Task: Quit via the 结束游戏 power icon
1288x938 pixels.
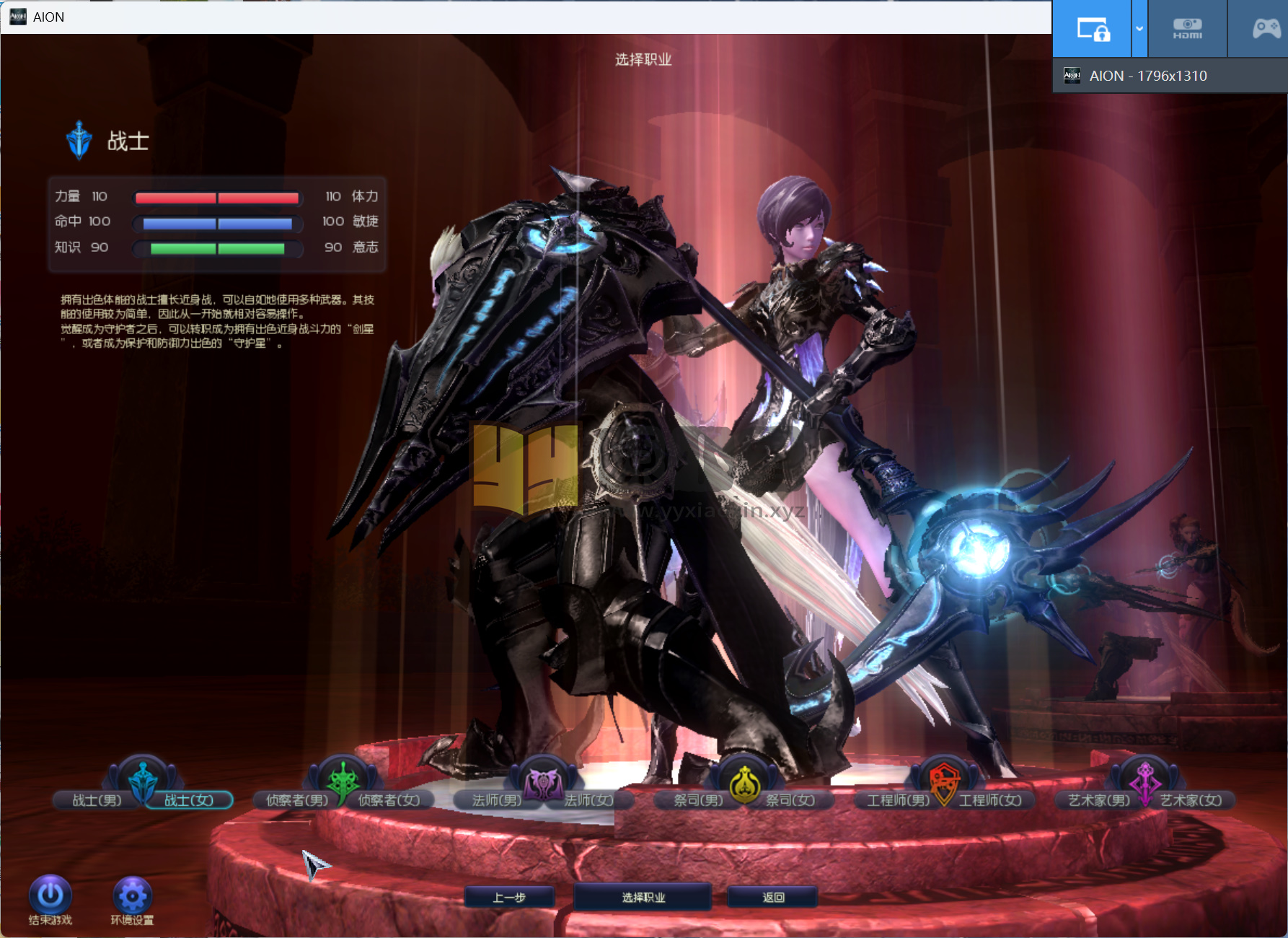Action: tap(50, 896)
